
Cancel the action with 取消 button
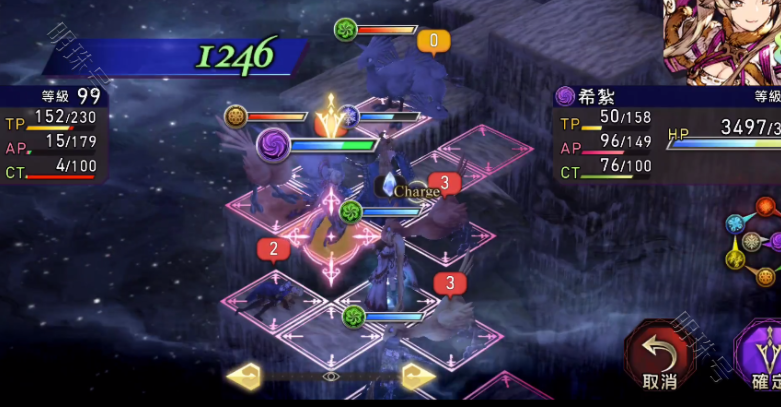point(658,357)
